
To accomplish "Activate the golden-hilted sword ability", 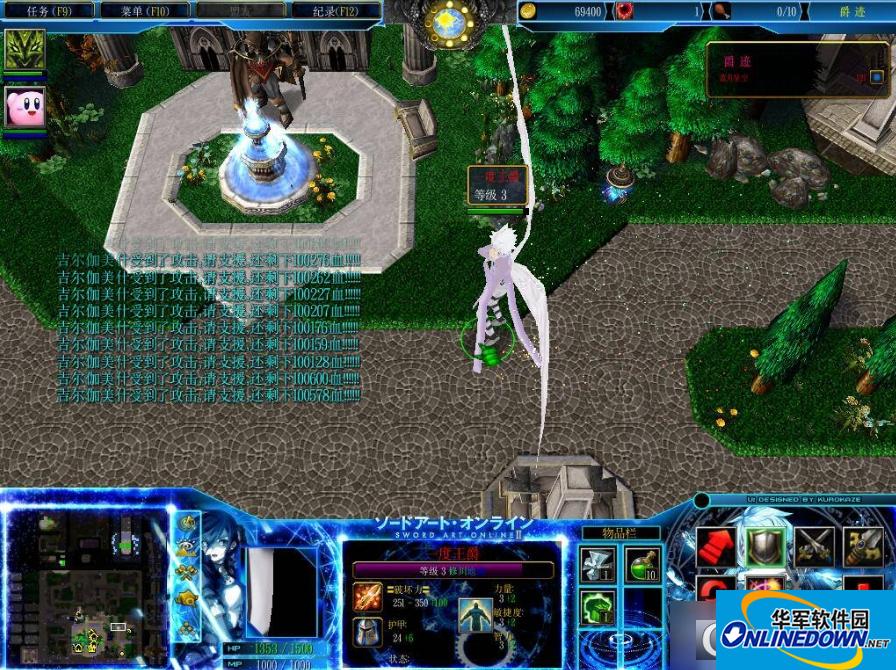I will tap(862, 546).
